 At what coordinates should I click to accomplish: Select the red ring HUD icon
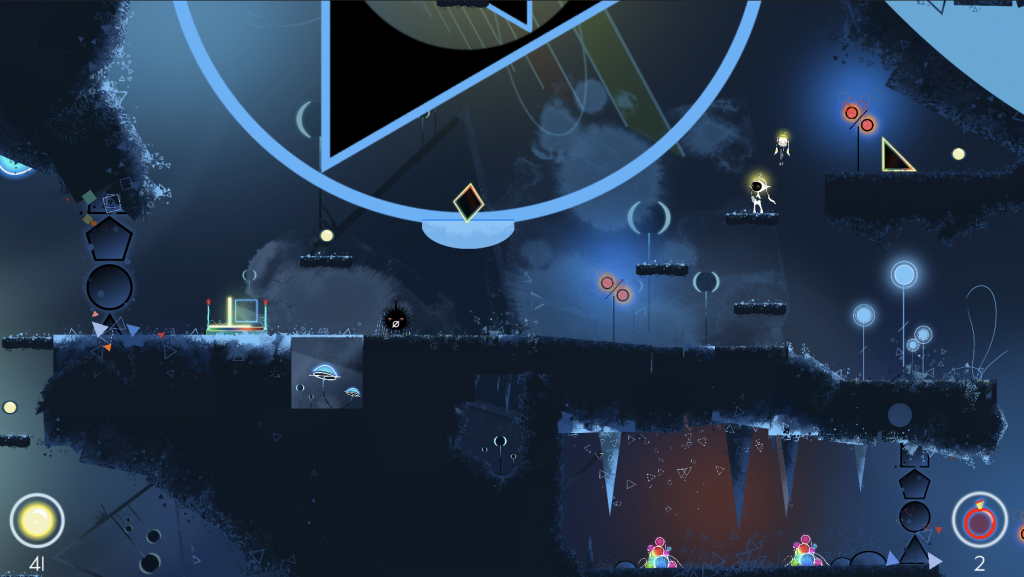click(979, 520)
